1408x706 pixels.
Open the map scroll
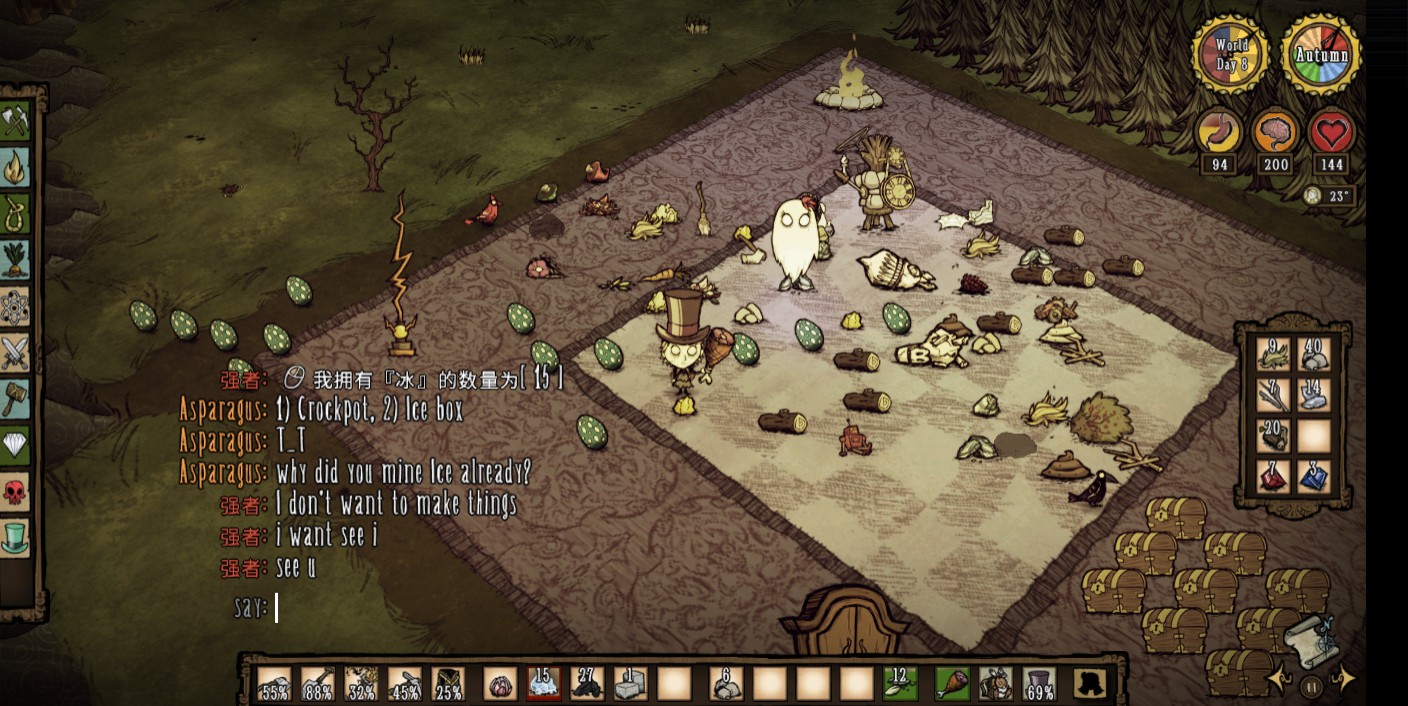click(x=1311, y=638)
